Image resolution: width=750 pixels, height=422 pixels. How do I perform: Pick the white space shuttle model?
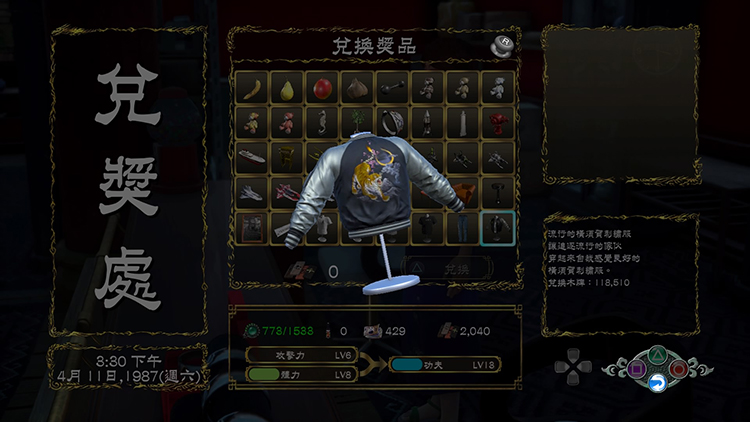(254, 192)
